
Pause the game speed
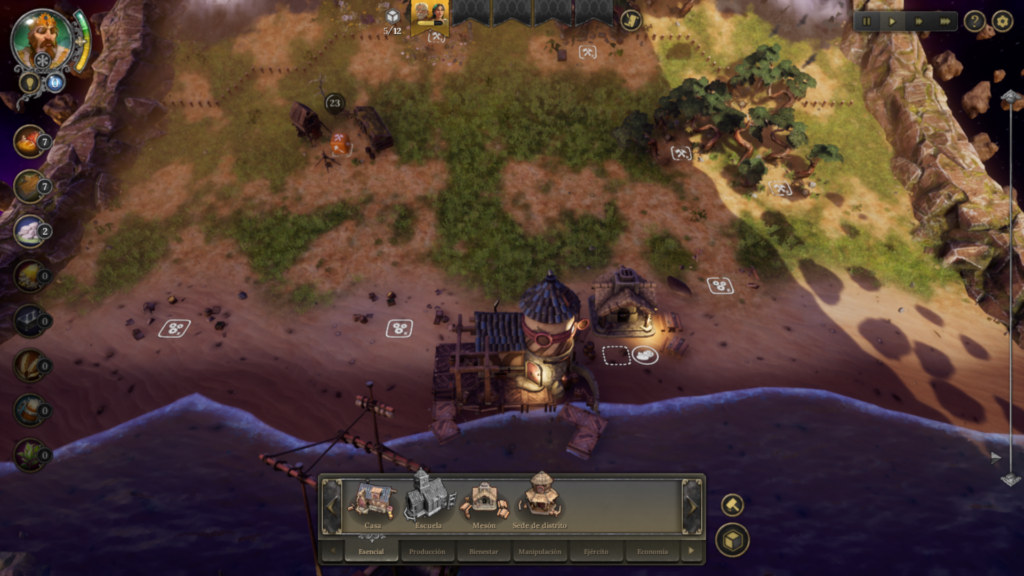click(x=866, y=20)
